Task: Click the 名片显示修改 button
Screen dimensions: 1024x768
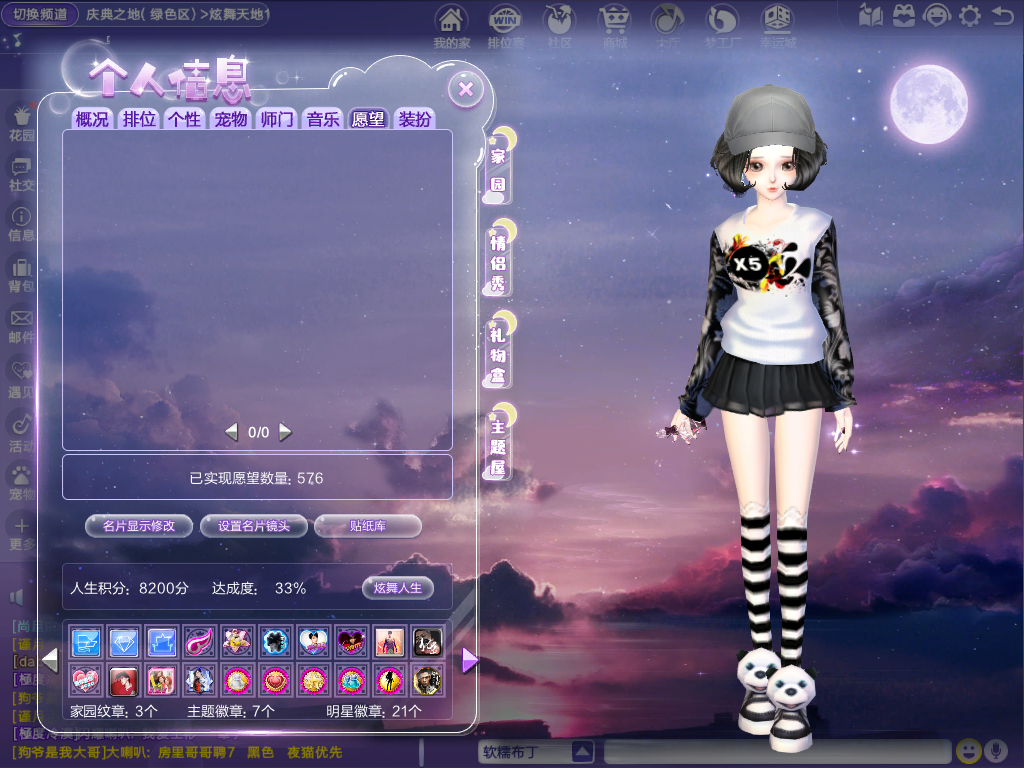Action: pos(139,526)
